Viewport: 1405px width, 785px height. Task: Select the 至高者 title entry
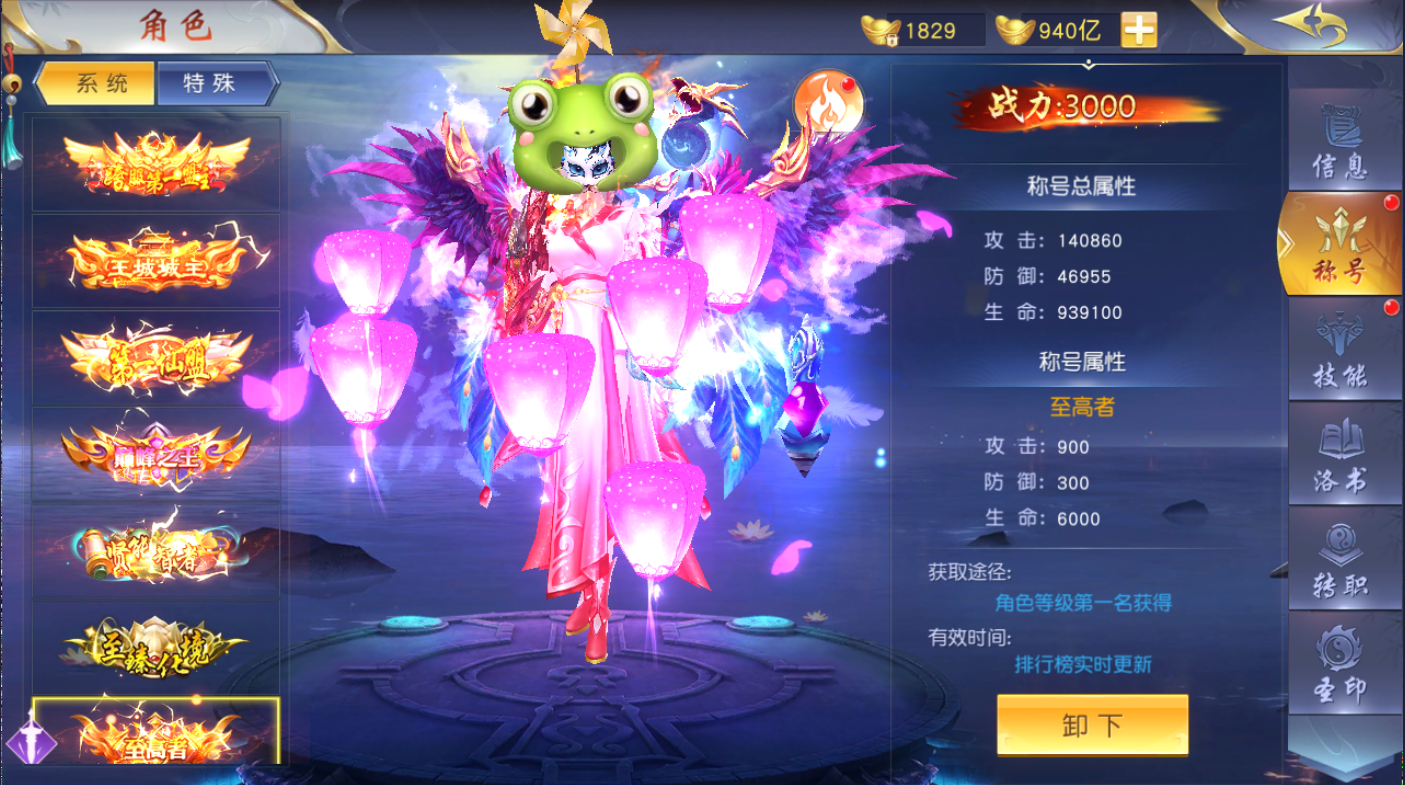click(155, 733)
